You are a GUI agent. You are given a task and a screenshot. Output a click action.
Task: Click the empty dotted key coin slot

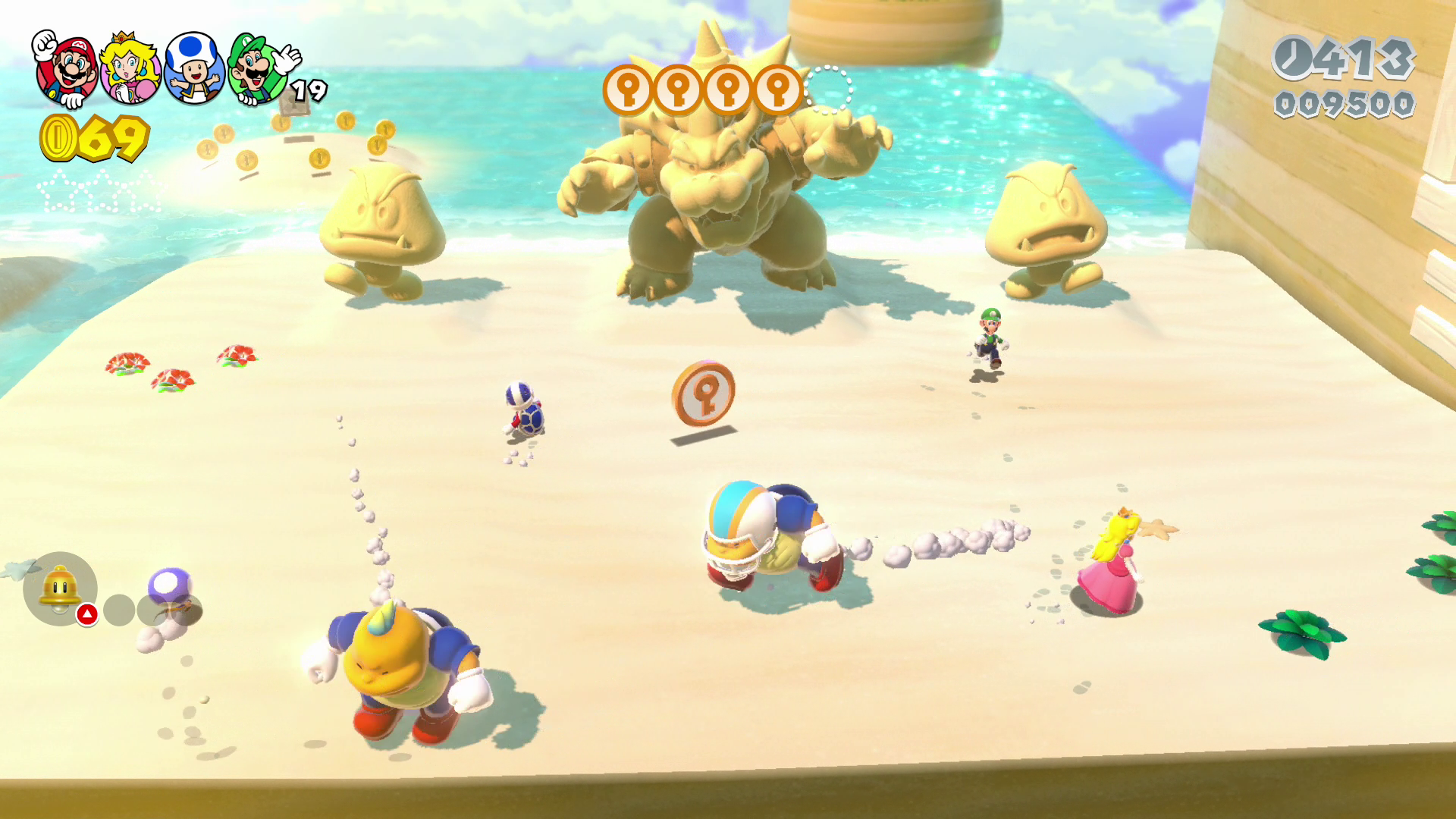pos(828,90)
